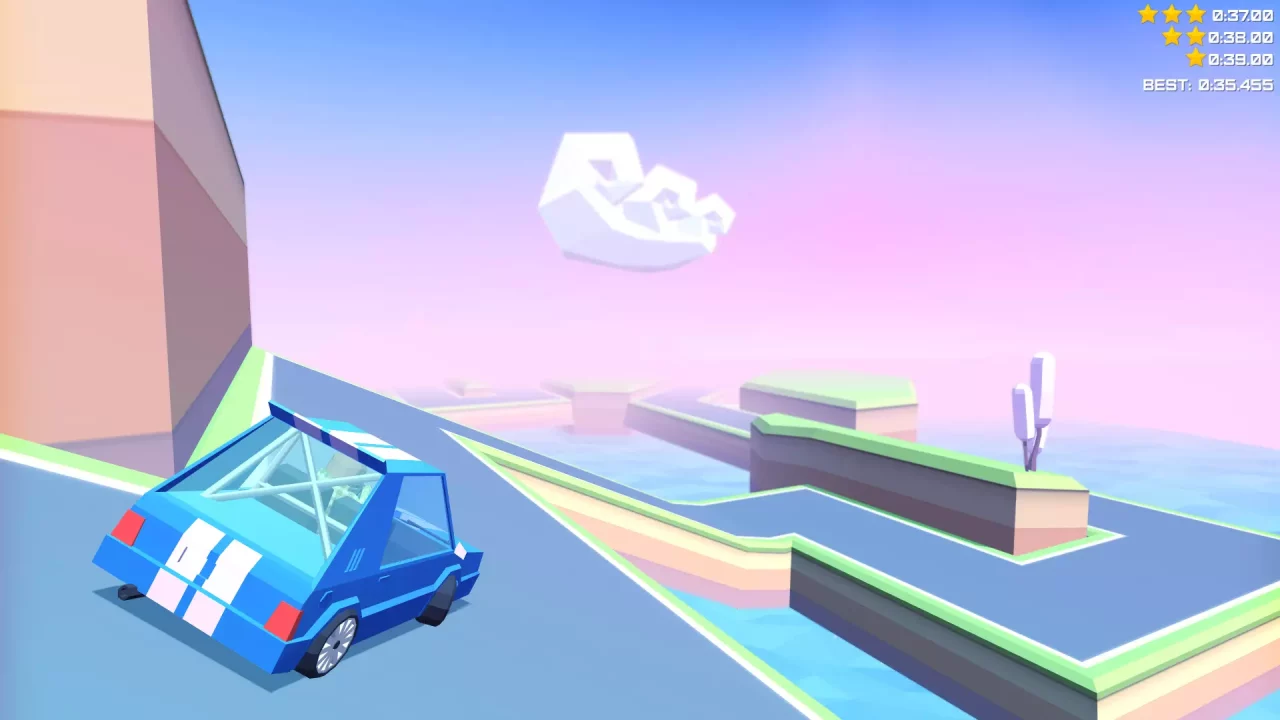The width and height of the screenshot is (1280, 720).
Task: Click the white racing stripe on the car
Action: pos(190,560)
